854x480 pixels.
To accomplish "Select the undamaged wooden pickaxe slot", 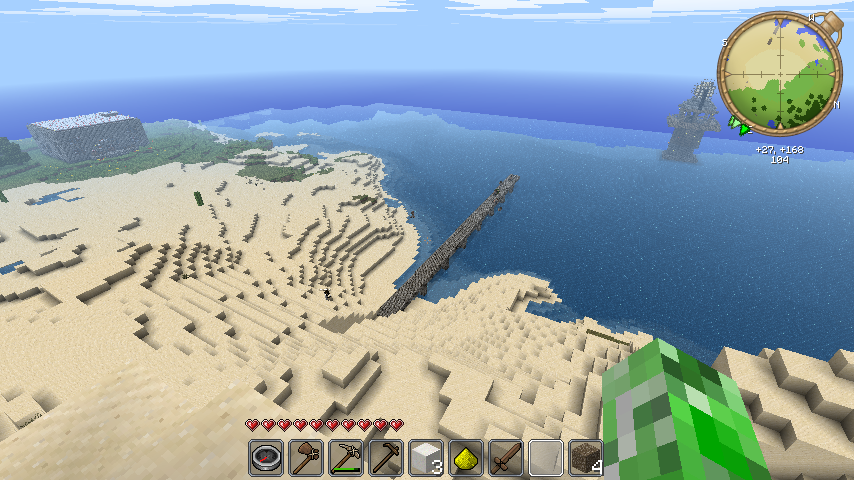I will [x=386, y=458].
